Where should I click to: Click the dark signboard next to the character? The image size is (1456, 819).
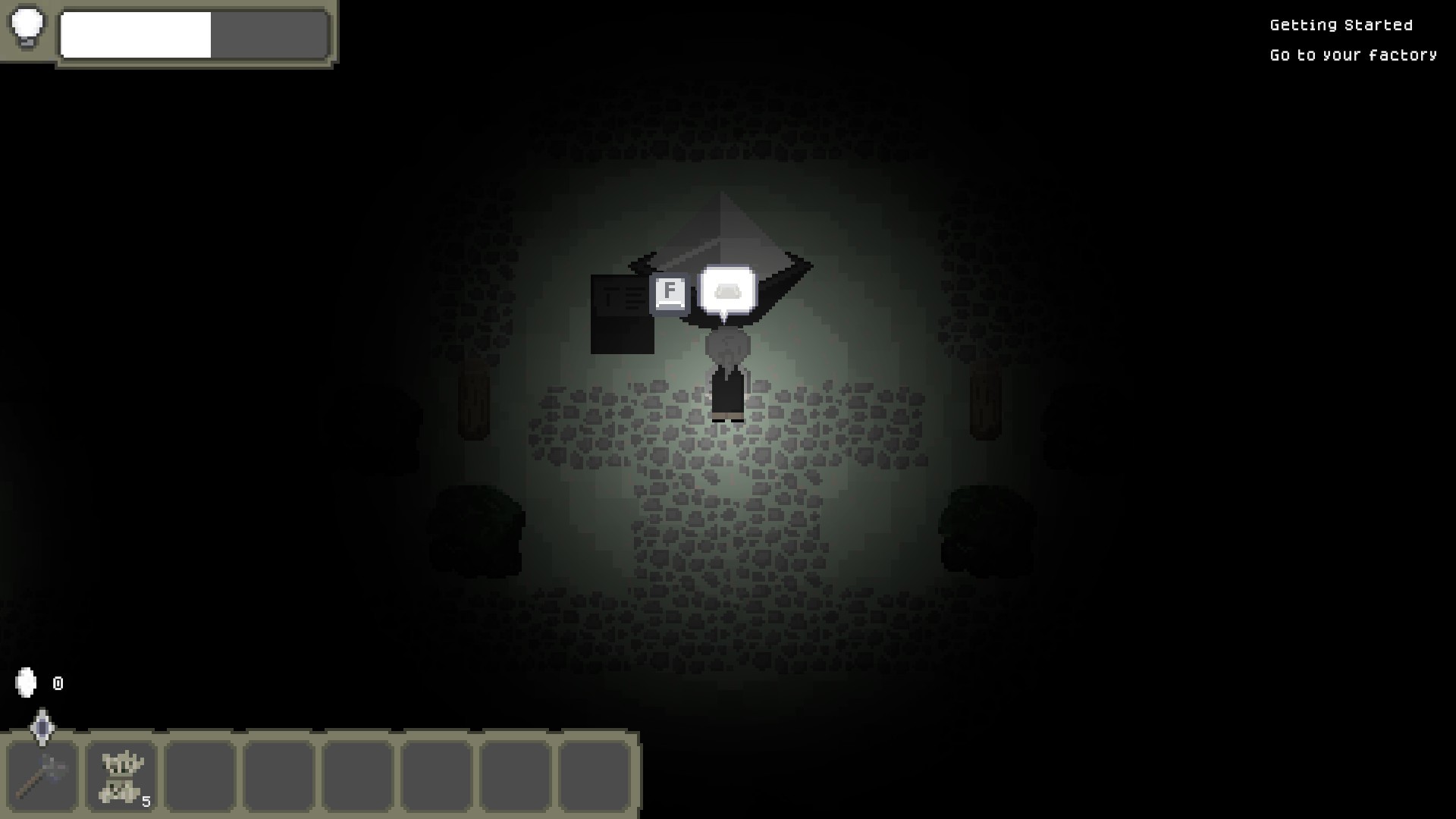pos(622,315)
